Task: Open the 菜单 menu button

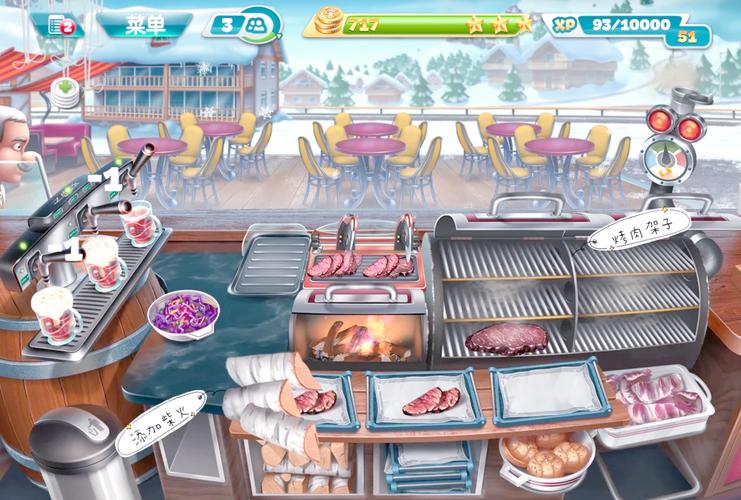Action: pyautogui.click(x=146, y=26)
